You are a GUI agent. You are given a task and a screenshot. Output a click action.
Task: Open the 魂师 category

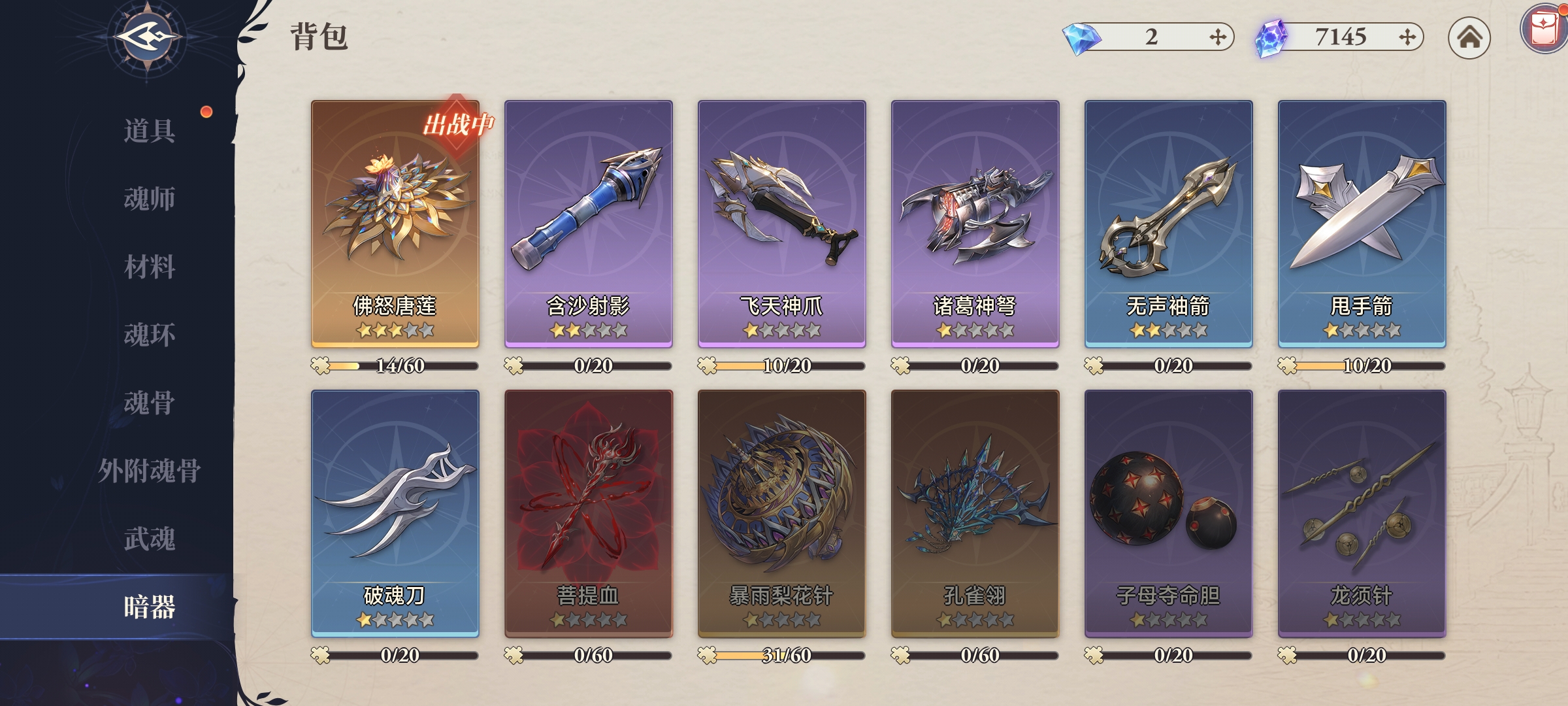click(150, 199)
